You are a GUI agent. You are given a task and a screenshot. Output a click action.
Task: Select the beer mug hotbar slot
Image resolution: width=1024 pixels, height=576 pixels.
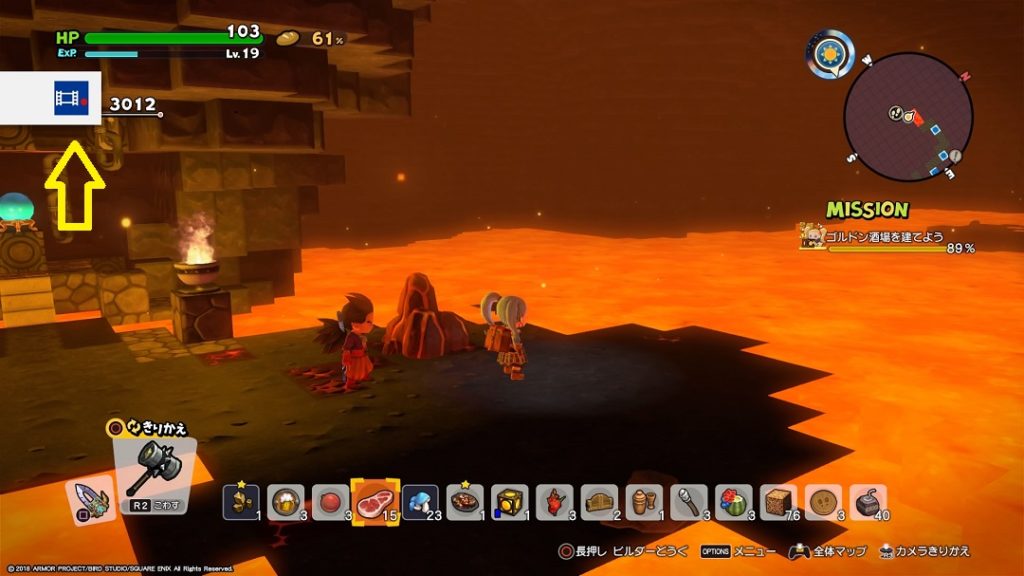coord(286,501)
